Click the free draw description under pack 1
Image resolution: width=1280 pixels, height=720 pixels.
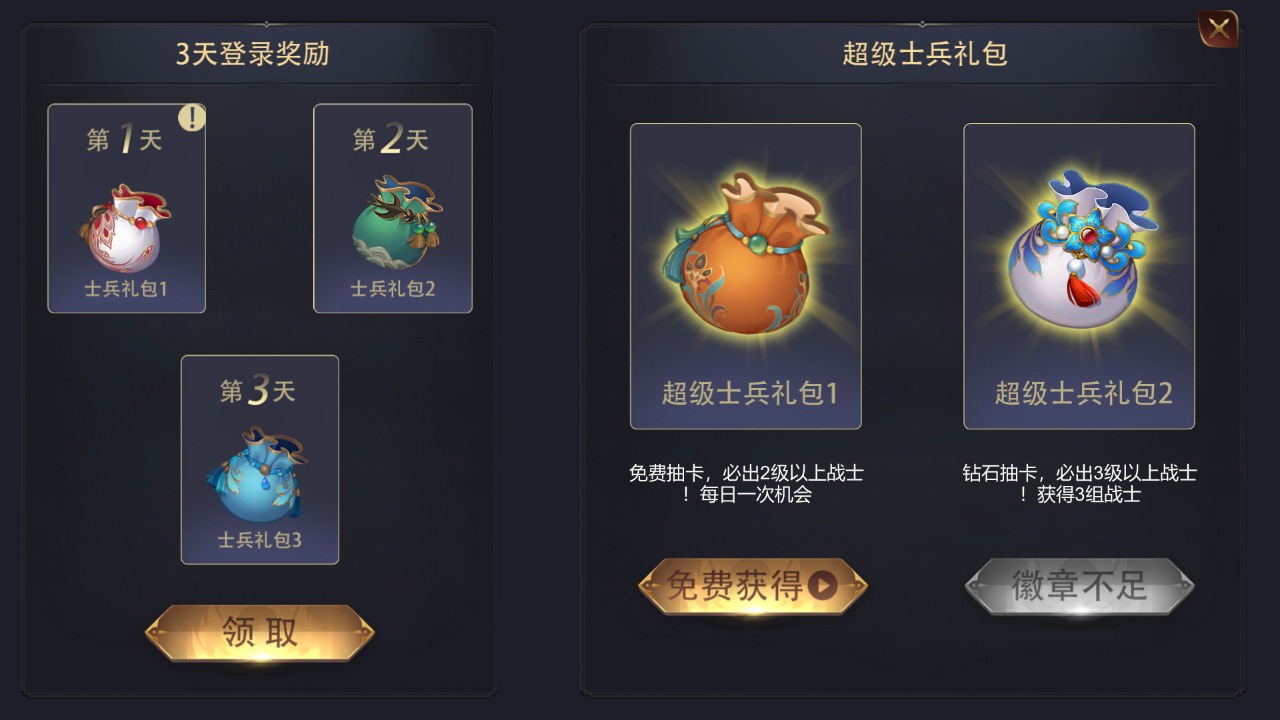tap(749, 484)
